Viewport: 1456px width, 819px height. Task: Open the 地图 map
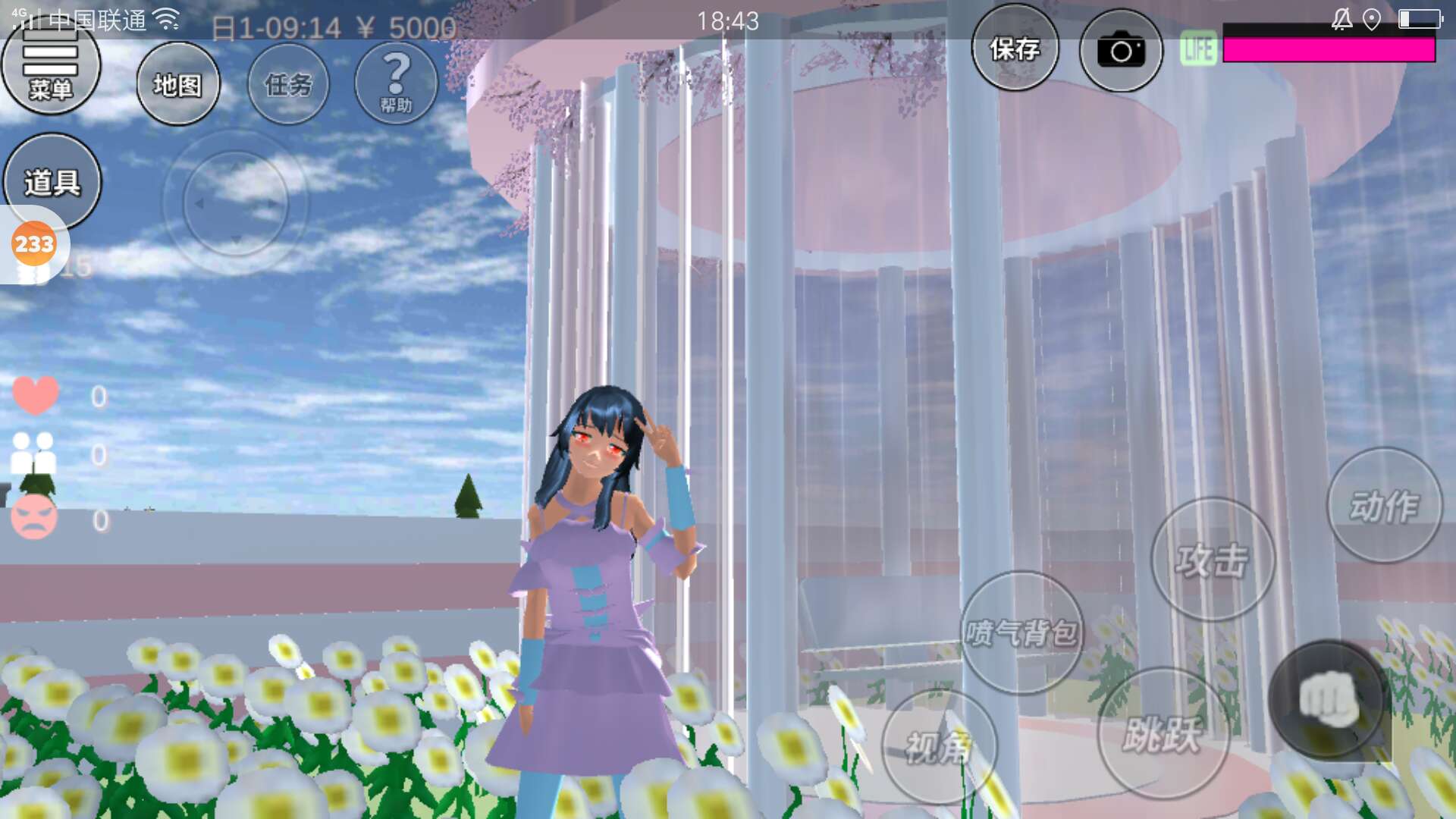(x=178, y=84)
